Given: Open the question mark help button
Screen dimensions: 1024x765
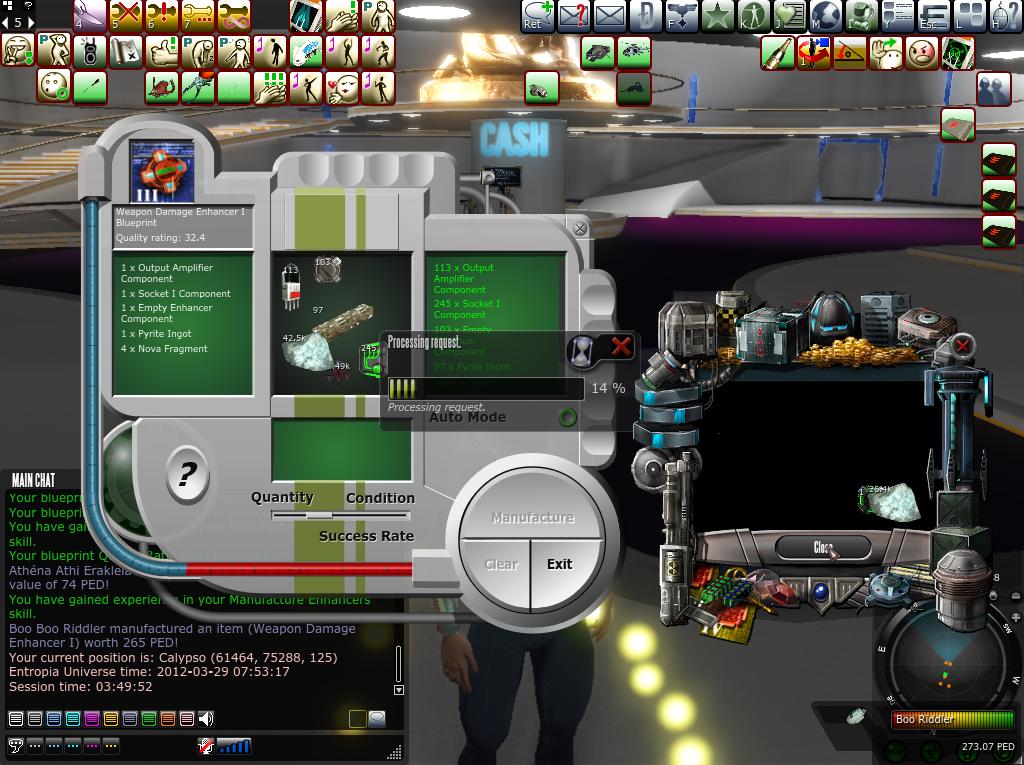Looking at the screenshot, I should (187, 474).
